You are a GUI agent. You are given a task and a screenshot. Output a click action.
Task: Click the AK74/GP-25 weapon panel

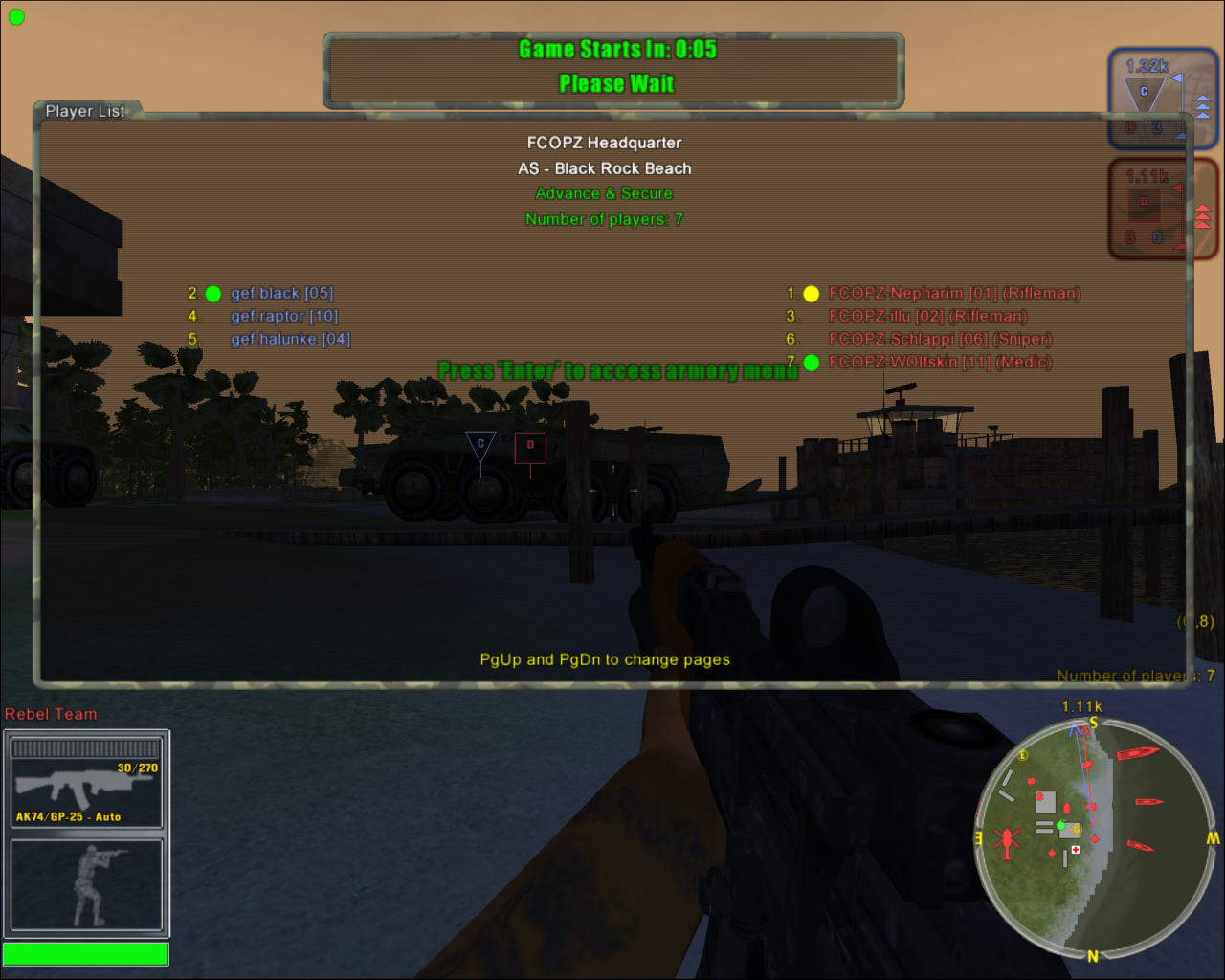[86, 781]
